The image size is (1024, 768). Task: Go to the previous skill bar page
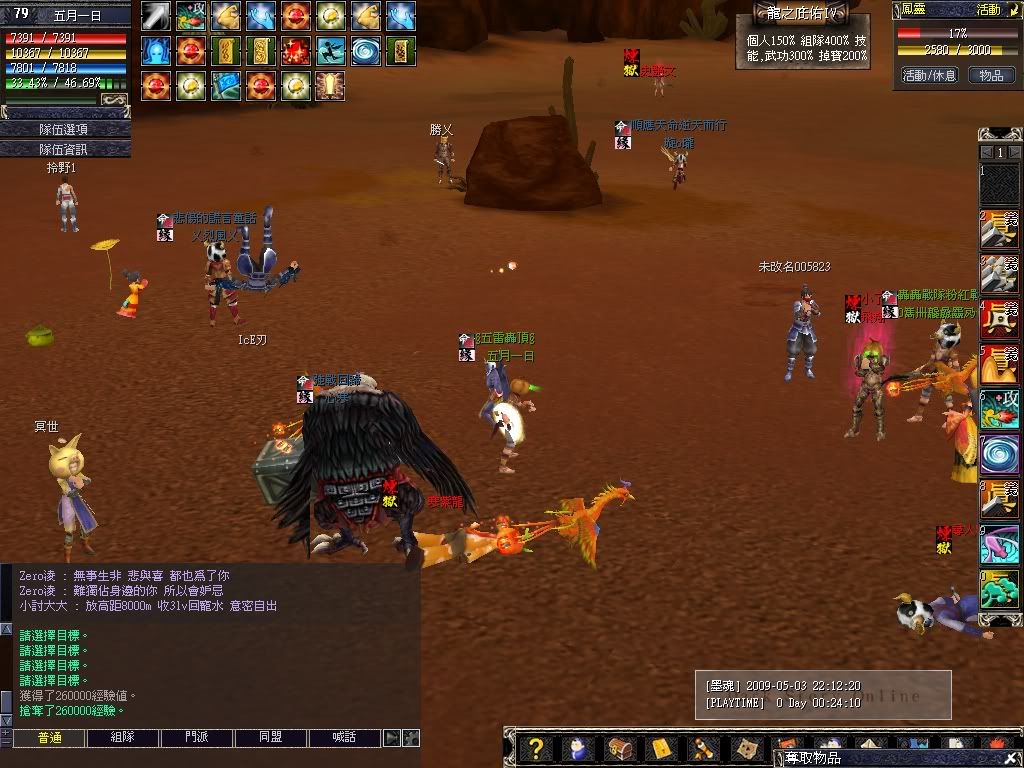tap(986, 152)
